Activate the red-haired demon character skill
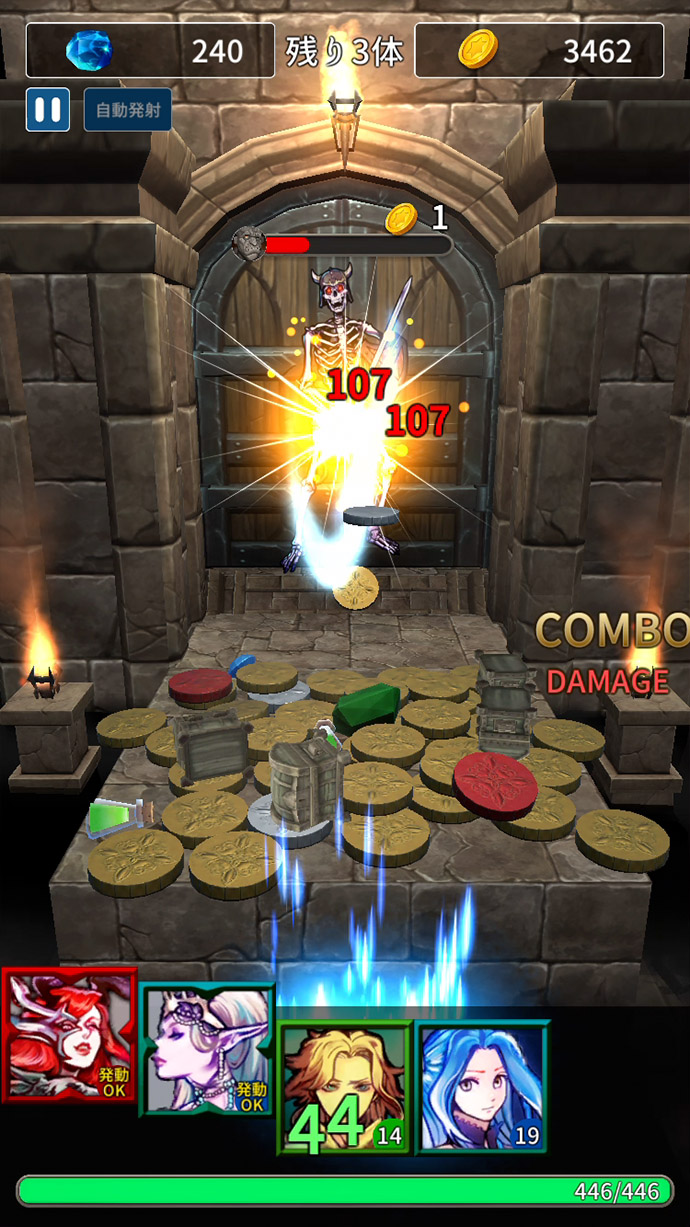Image resolution: width=690 pixels, height=1227 pixels. tap(69, 1036)
